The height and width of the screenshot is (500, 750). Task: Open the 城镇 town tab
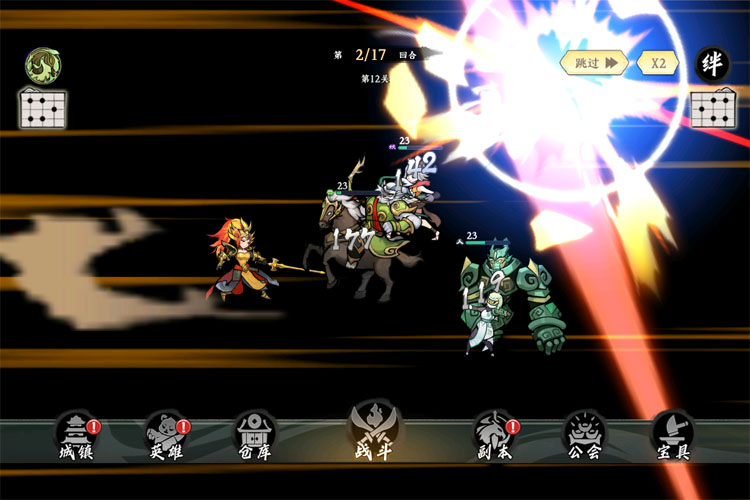click(76, 435)
